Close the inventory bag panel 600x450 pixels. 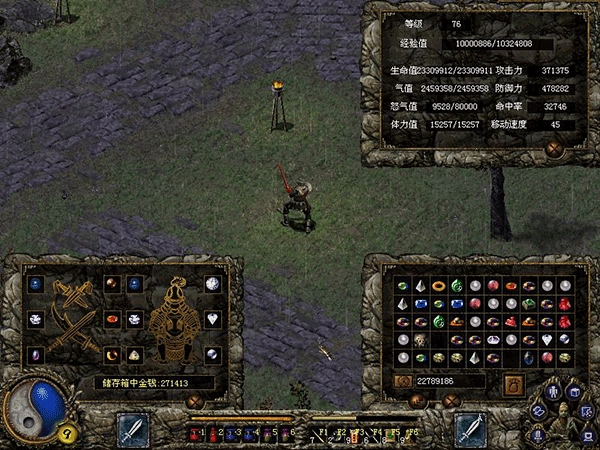click(x=450, y=401)
